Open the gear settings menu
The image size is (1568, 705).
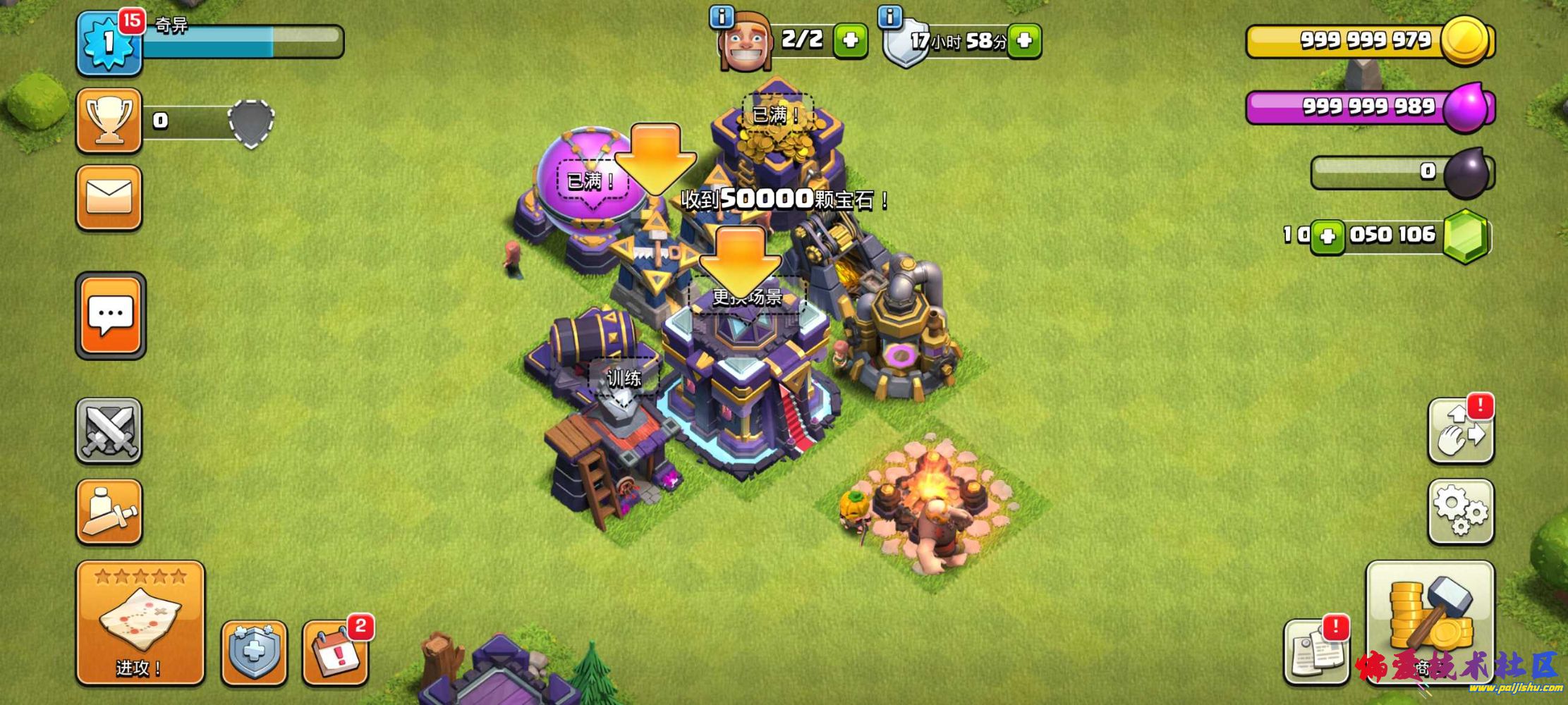(1461, 512)
